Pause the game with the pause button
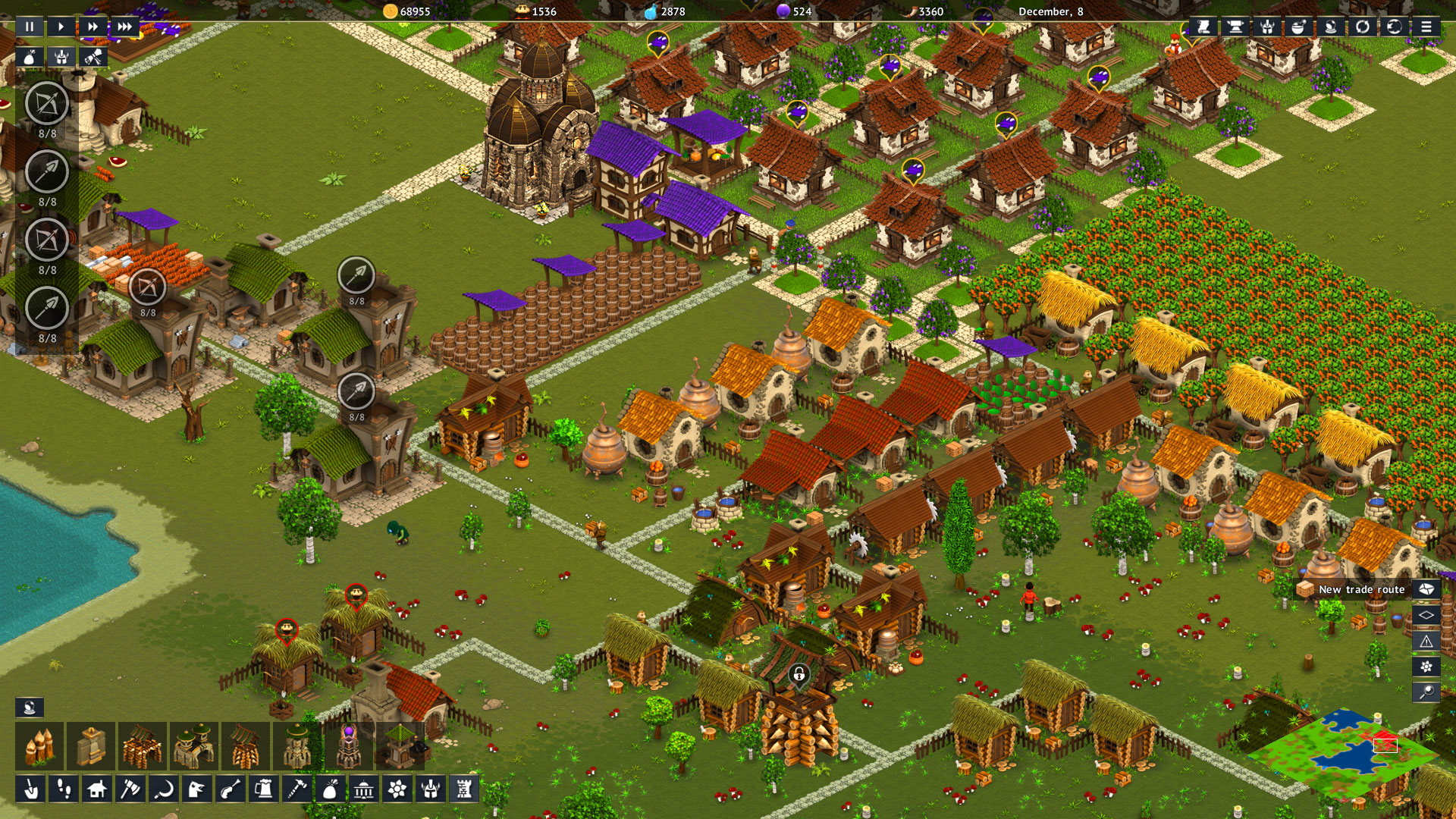Viewport: 1456px width, 819px height. tap(29, 27)
